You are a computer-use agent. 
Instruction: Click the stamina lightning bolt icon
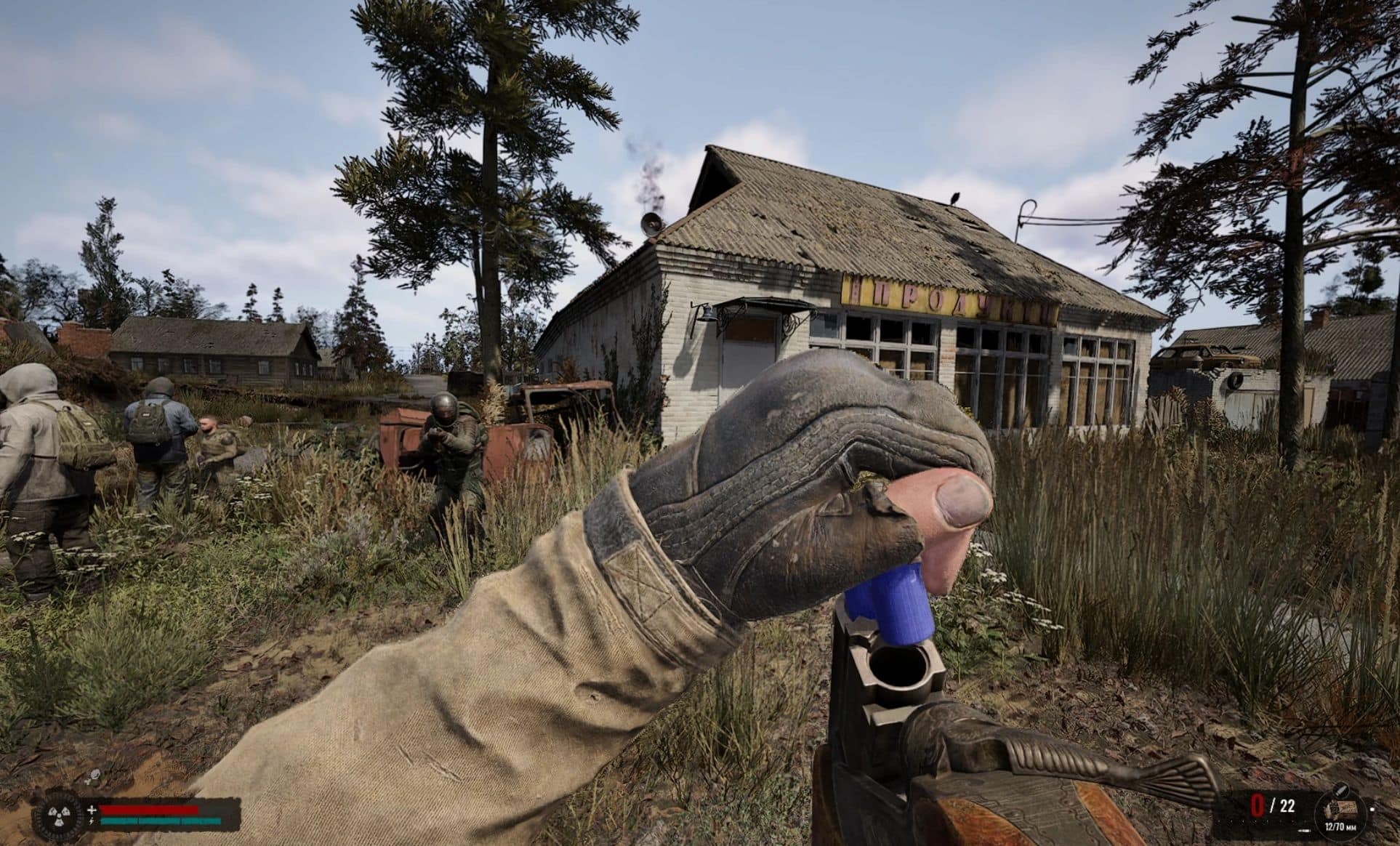click(90, 820)
